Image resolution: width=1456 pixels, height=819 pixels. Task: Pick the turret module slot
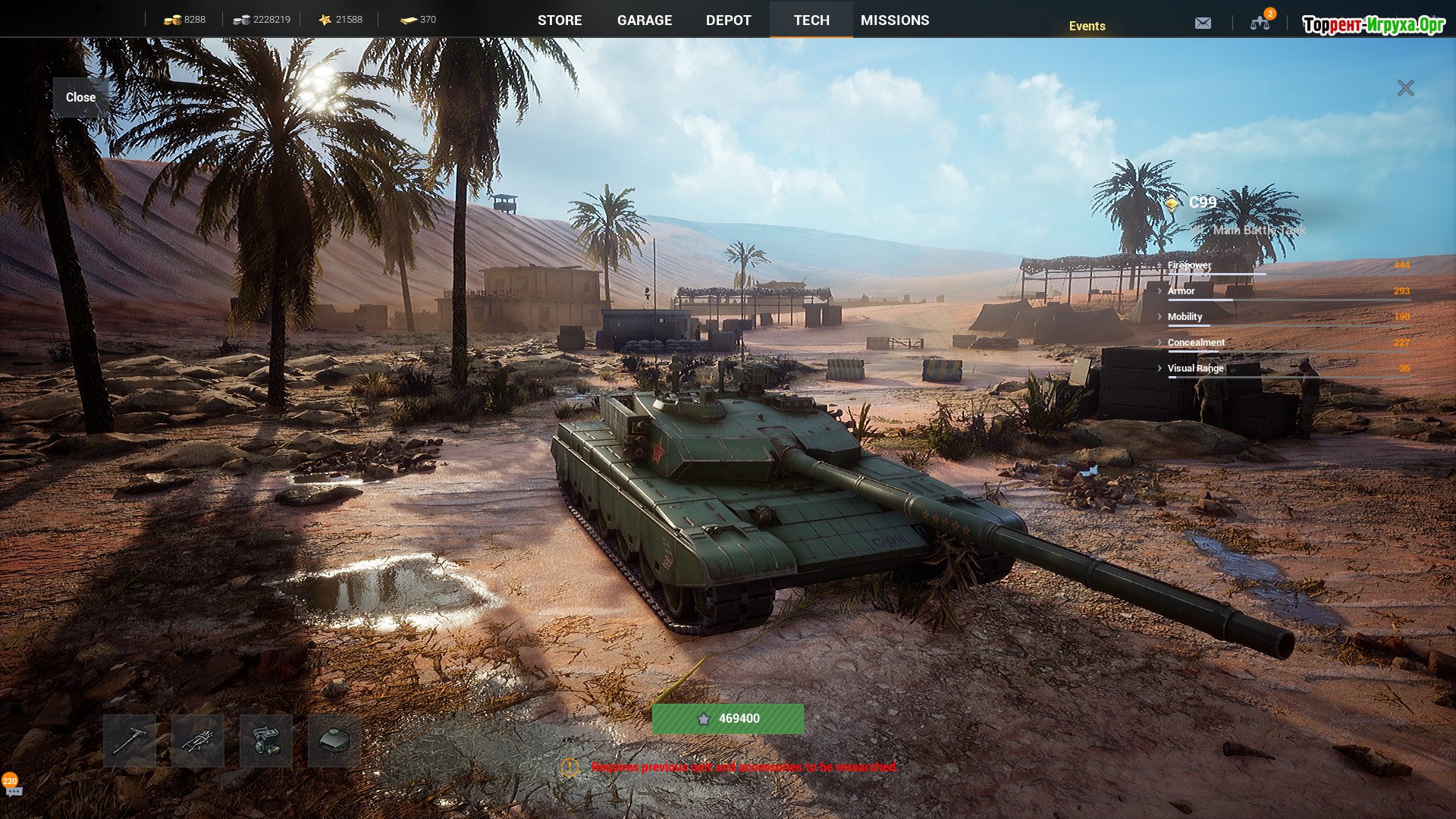(334, 740)
